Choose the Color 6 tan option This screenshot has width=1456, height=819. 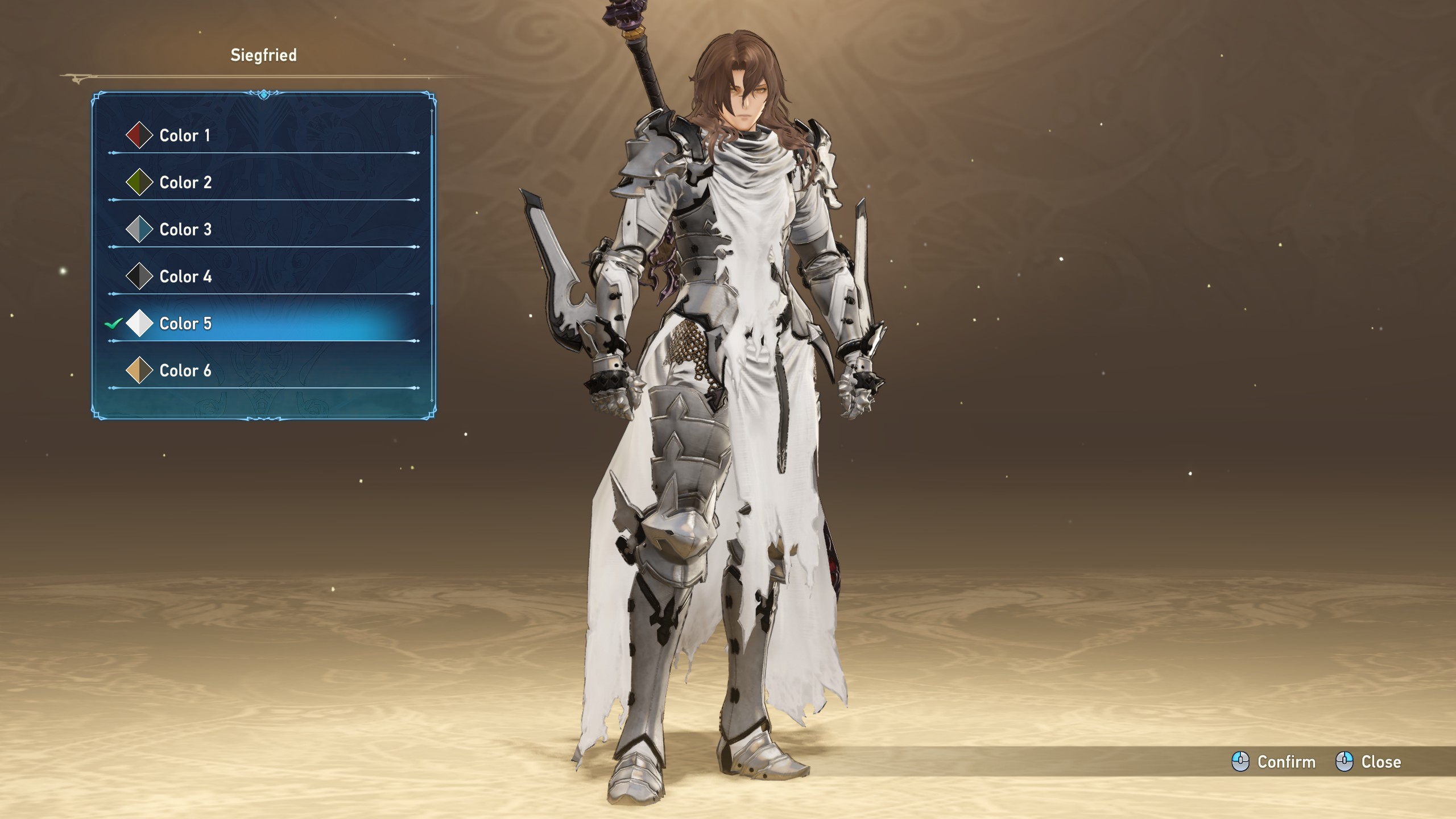pos(185,371)
